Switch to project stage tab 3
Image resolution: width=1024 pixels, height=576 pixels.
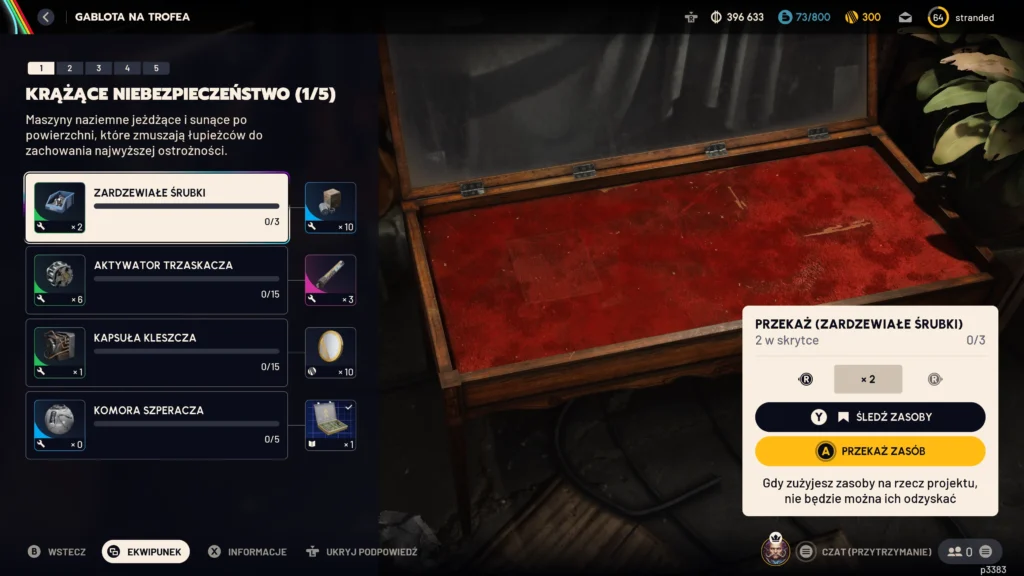pyautogui.click(x=98, y=68)
